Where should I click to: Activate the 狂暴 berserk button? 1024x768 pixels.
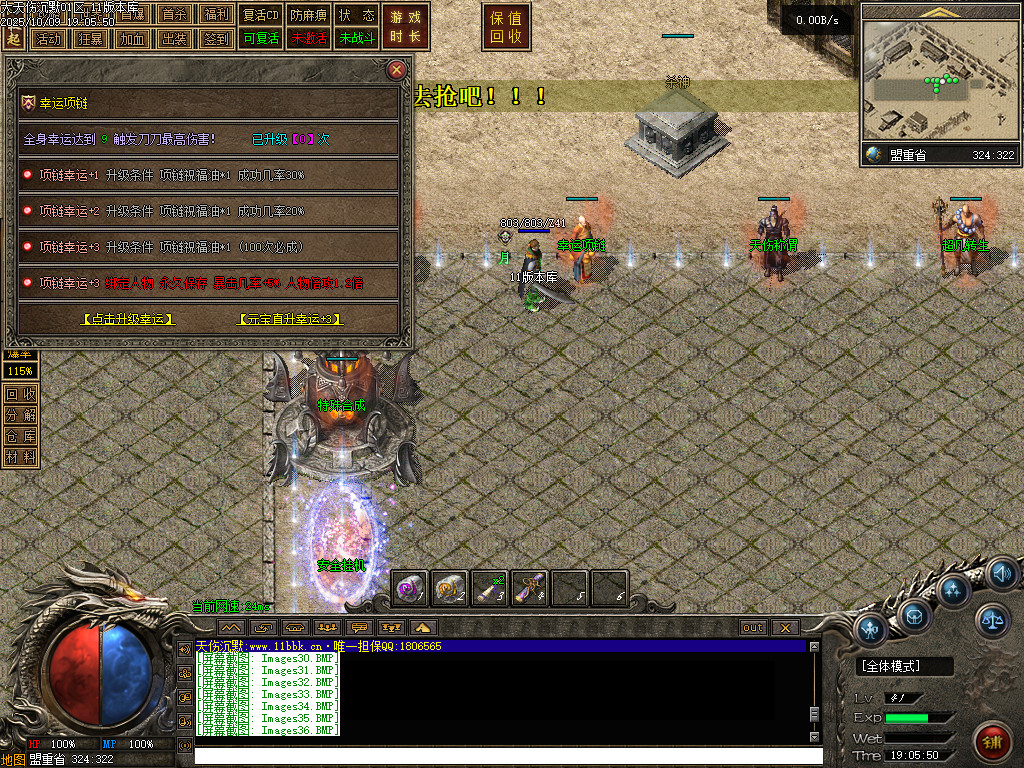pos(90,39)
